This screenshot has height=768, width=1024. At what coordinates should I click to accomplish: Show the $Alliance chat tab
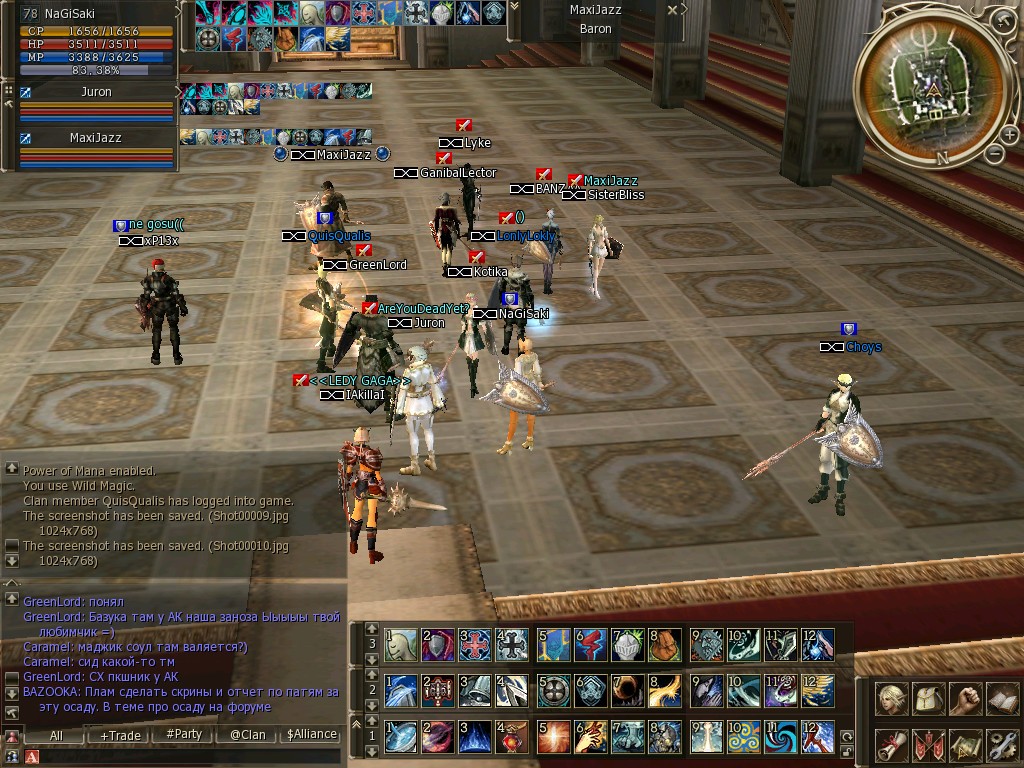click(311, 734)
